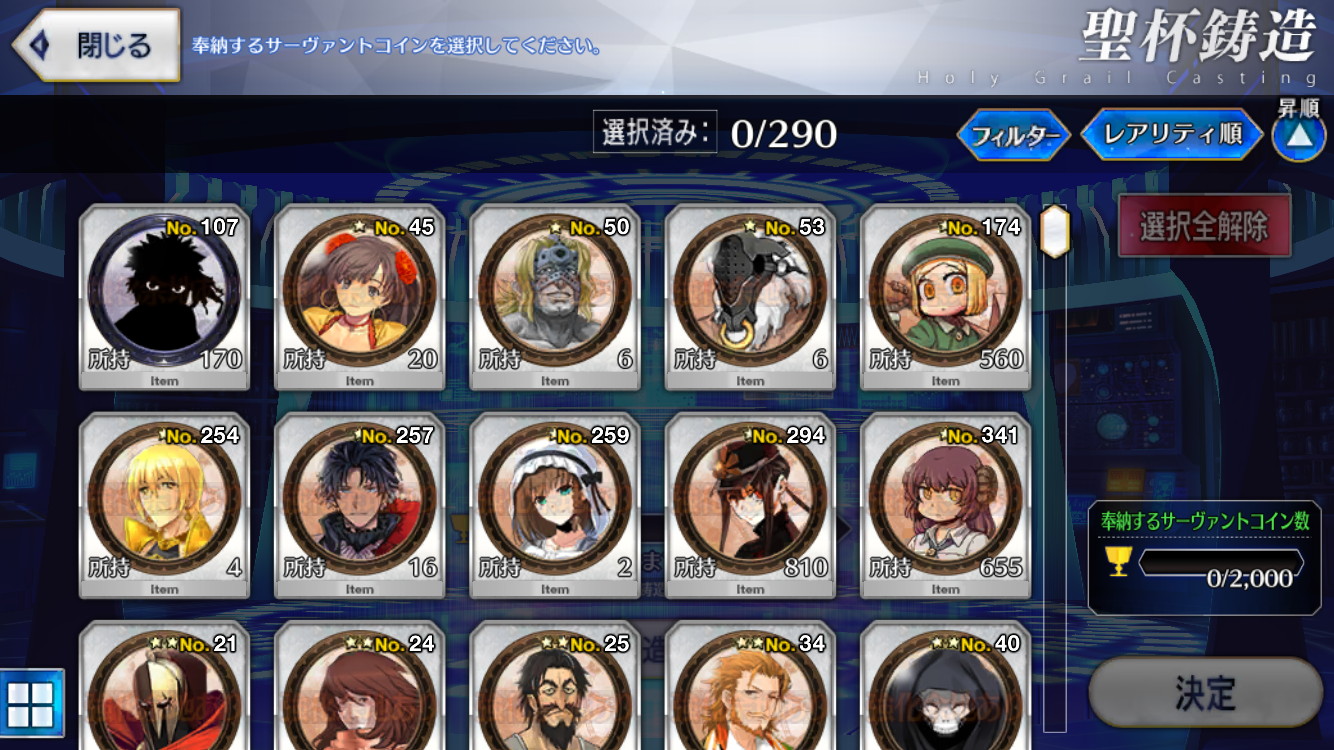Open the フィルター filter options
The image size is (1334, 750).
[1014, 136]
